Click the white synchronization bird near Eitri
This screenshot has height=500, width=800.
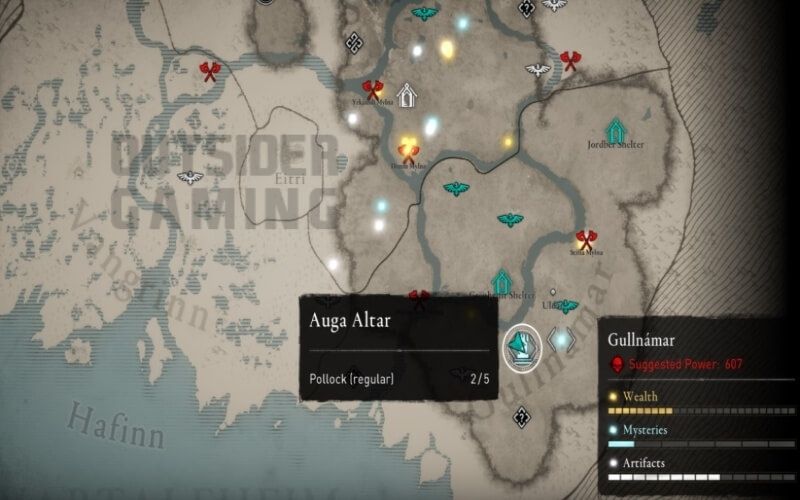click(189, 178)
